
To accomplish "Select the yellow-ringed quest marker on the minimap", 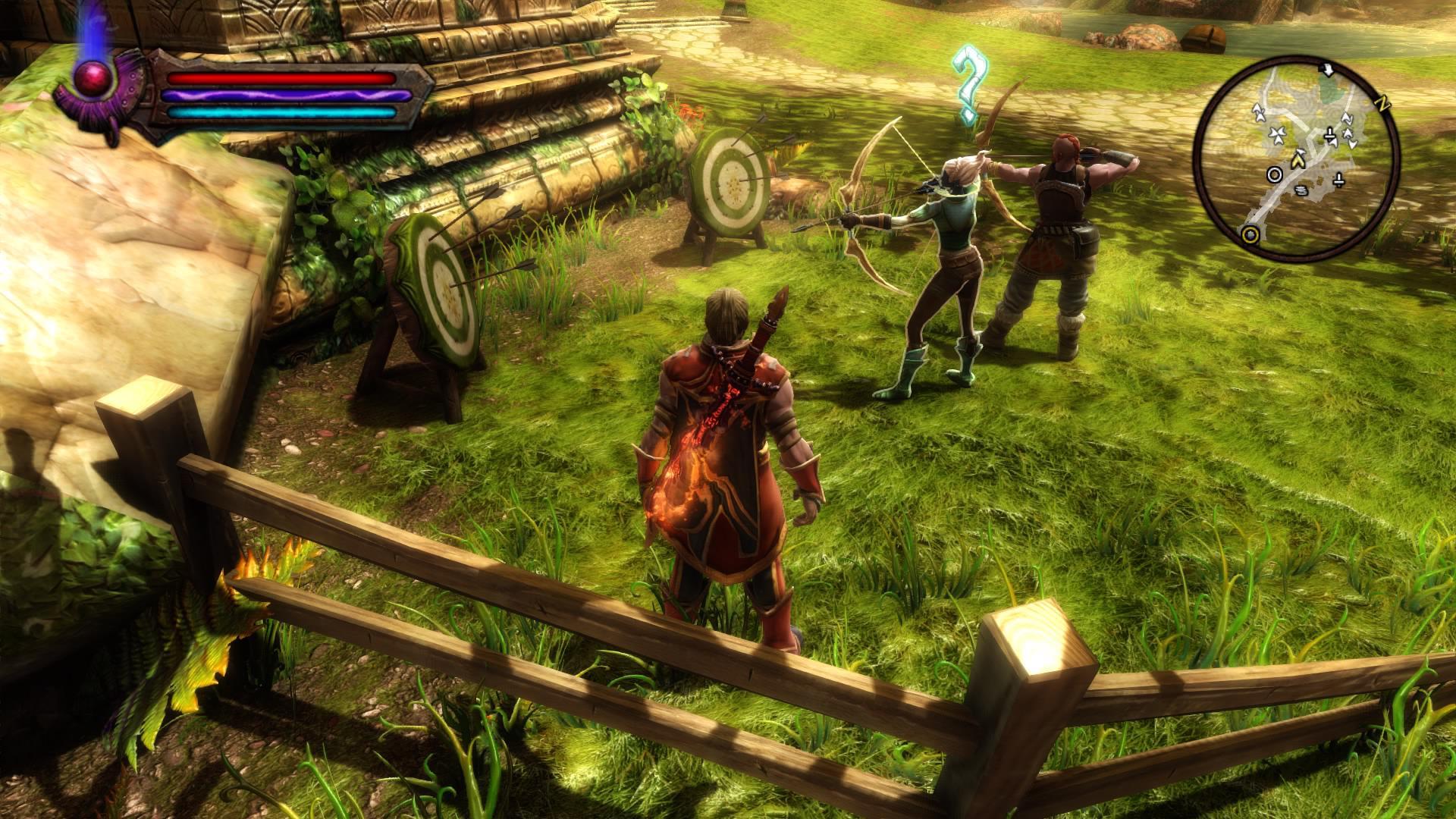I will pyautogui.click(x=1251, y=234).
